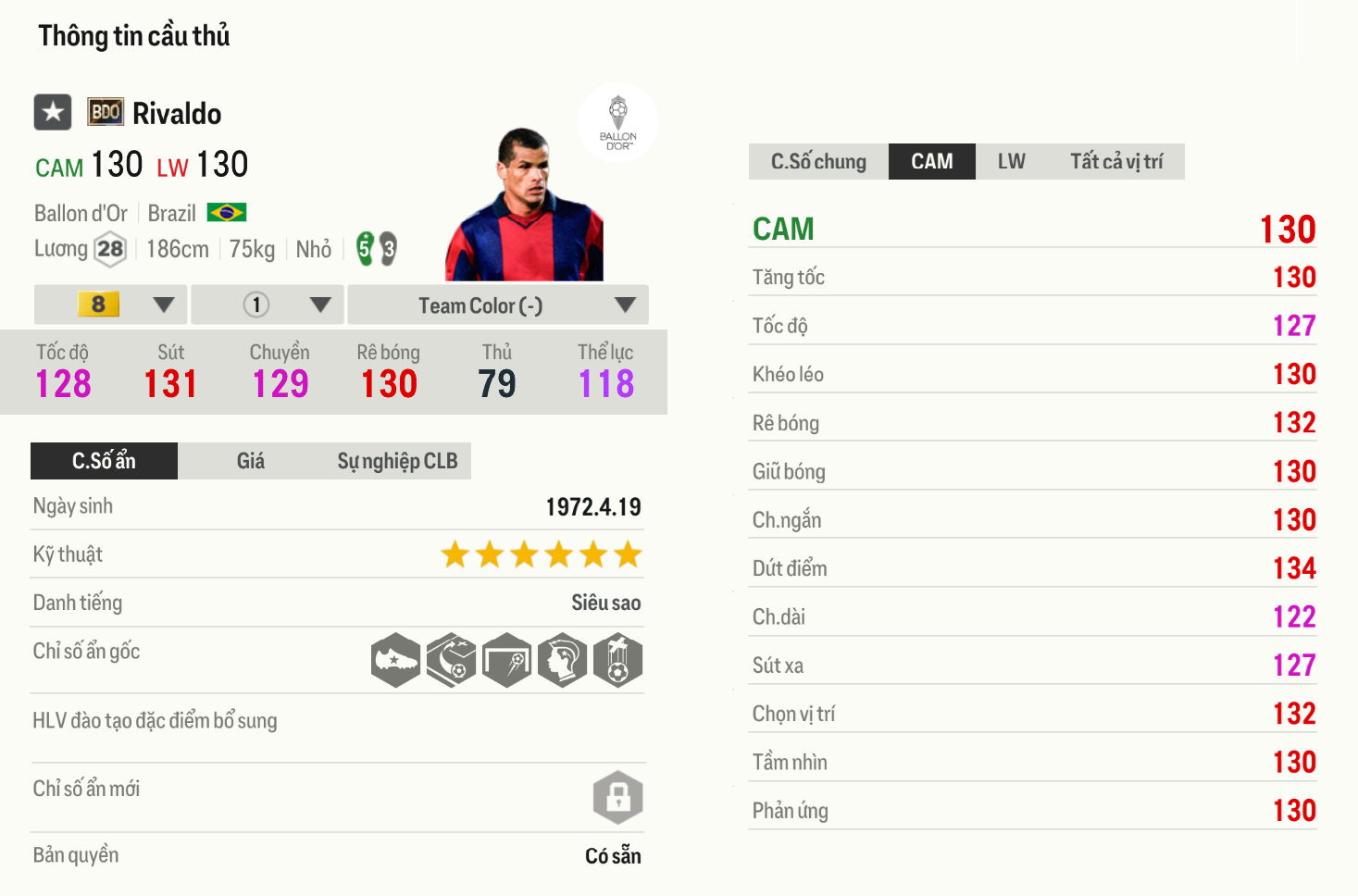
Task: Open the Giá tab
Action: [x=251, y=460]
